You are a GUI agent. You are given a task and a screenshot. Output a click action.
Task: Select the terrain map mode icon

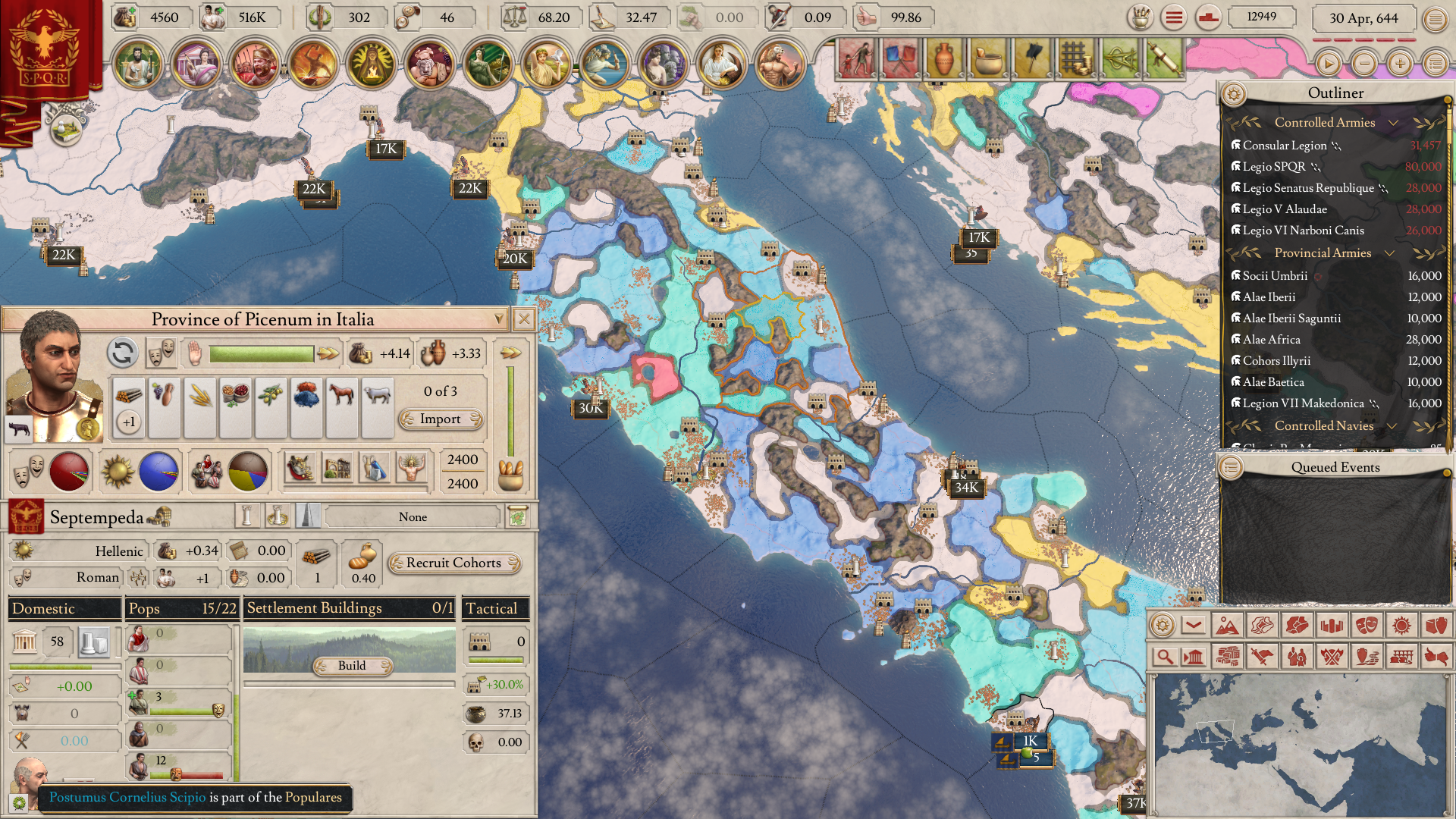pos(1227,625)
